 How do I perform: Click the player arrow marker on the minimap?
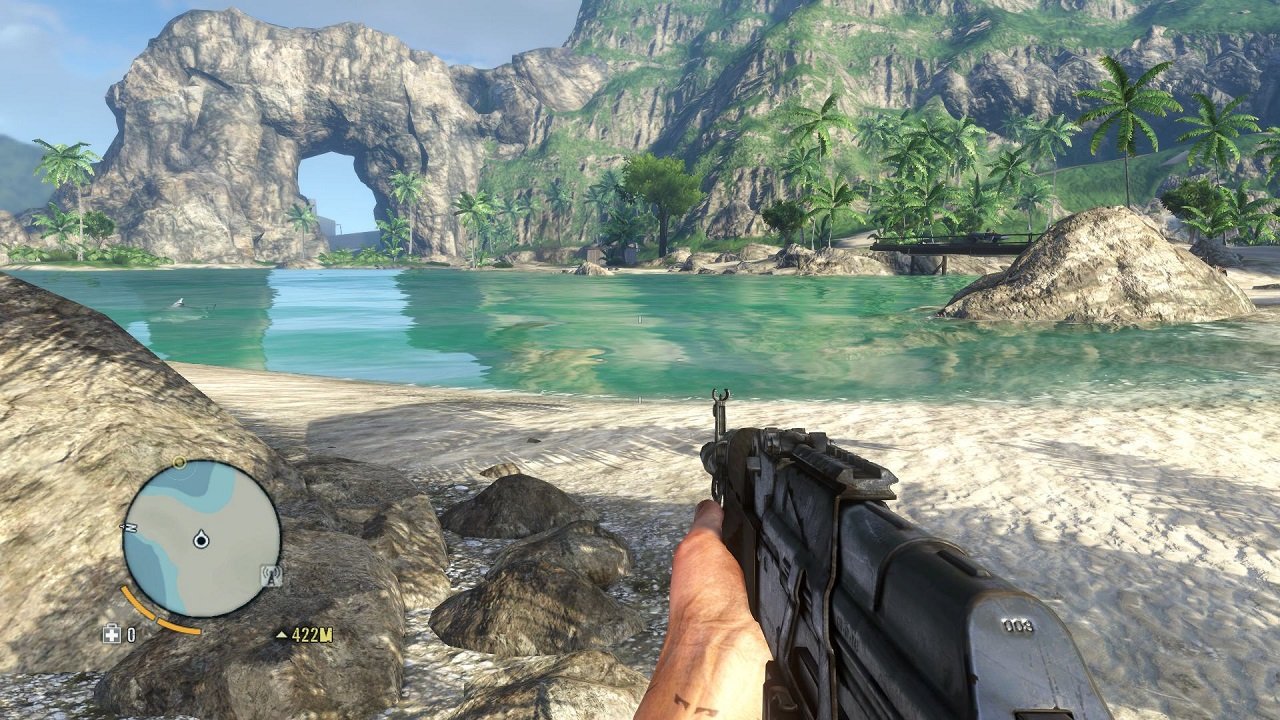click(x=200, y=539)
